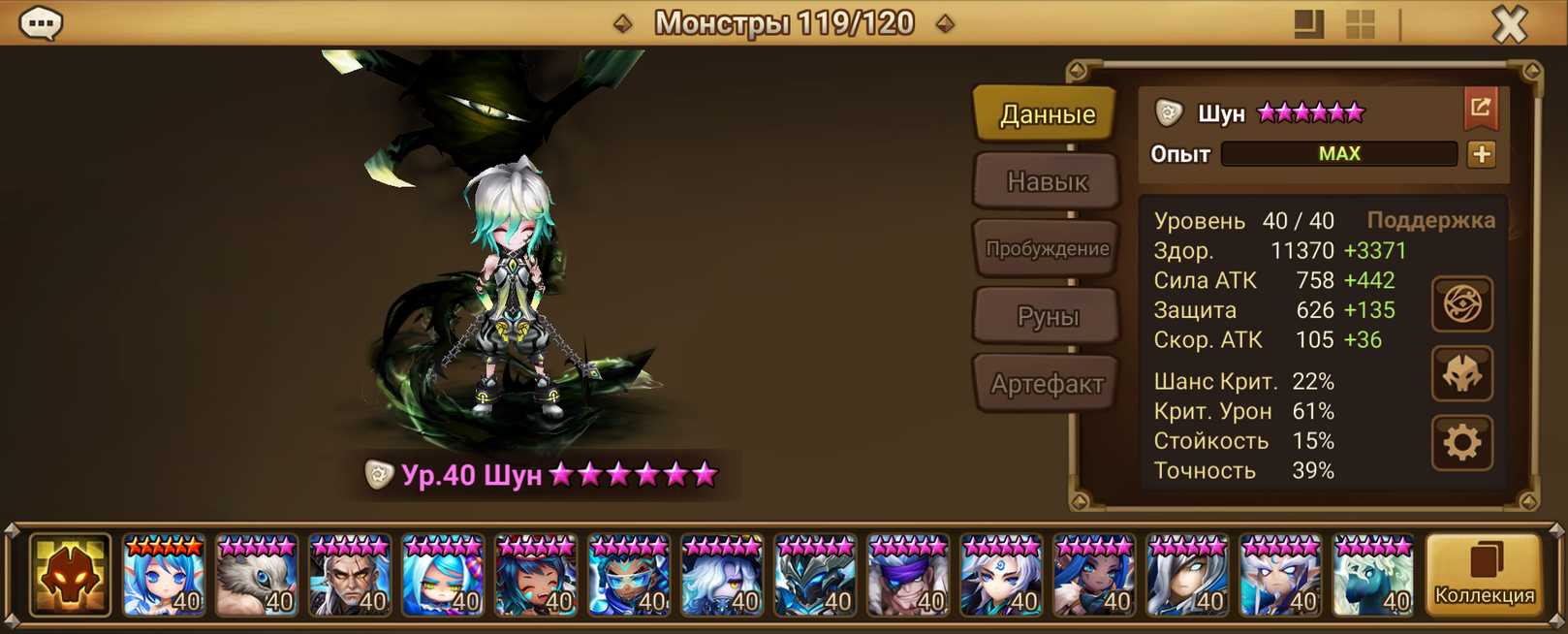Open the monster mask button in the stats panel

click(x=1461, y=373)
